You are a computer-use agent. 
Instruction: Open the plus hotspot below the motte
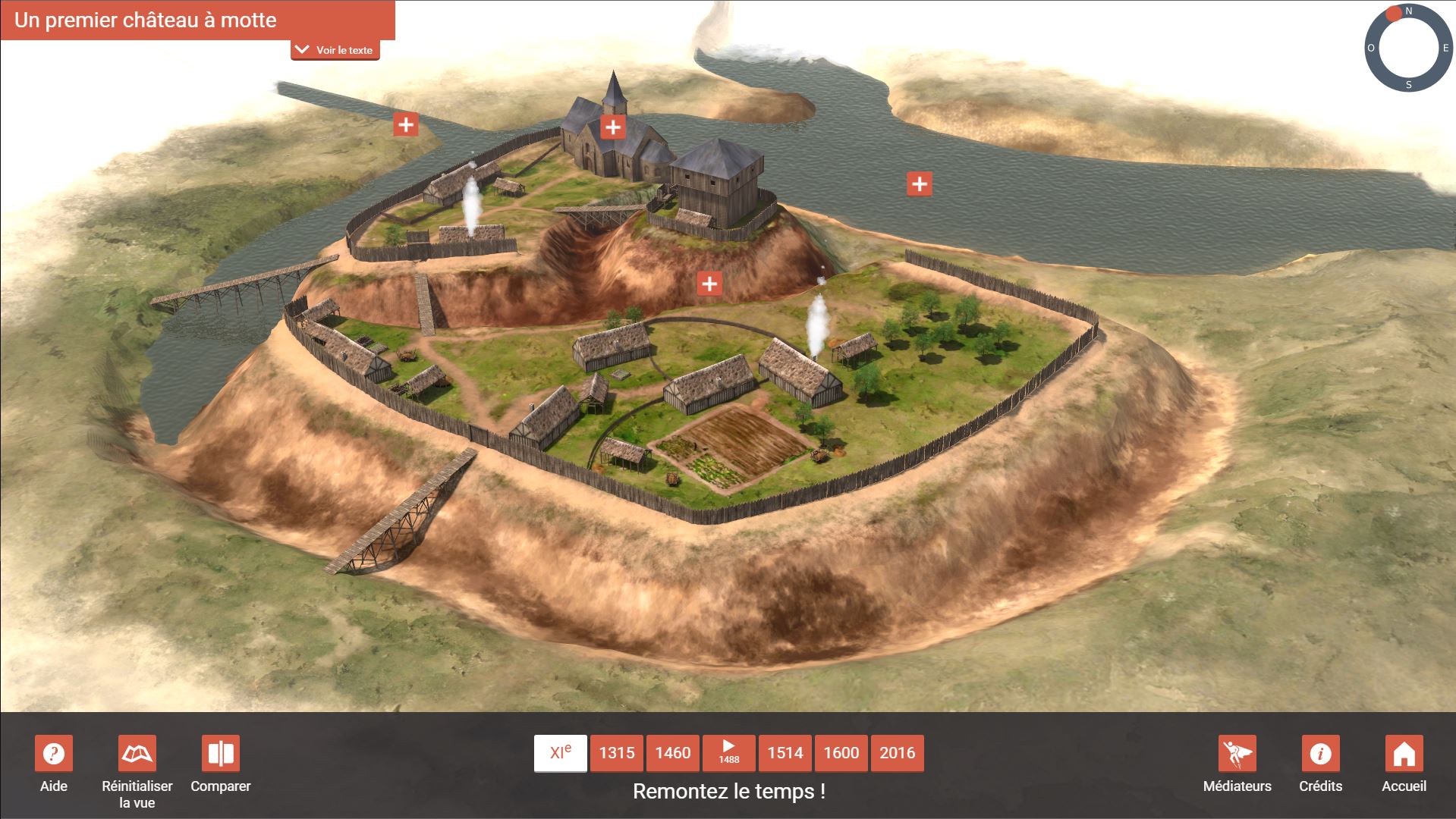pos(709,284)
